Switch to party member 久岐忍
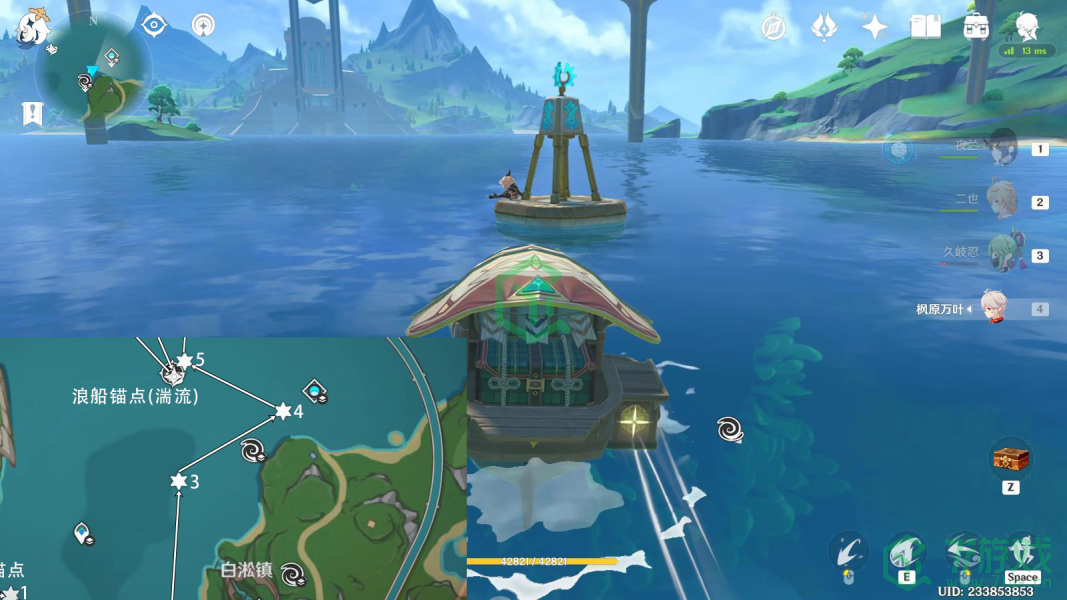 tap(1001, 254)
